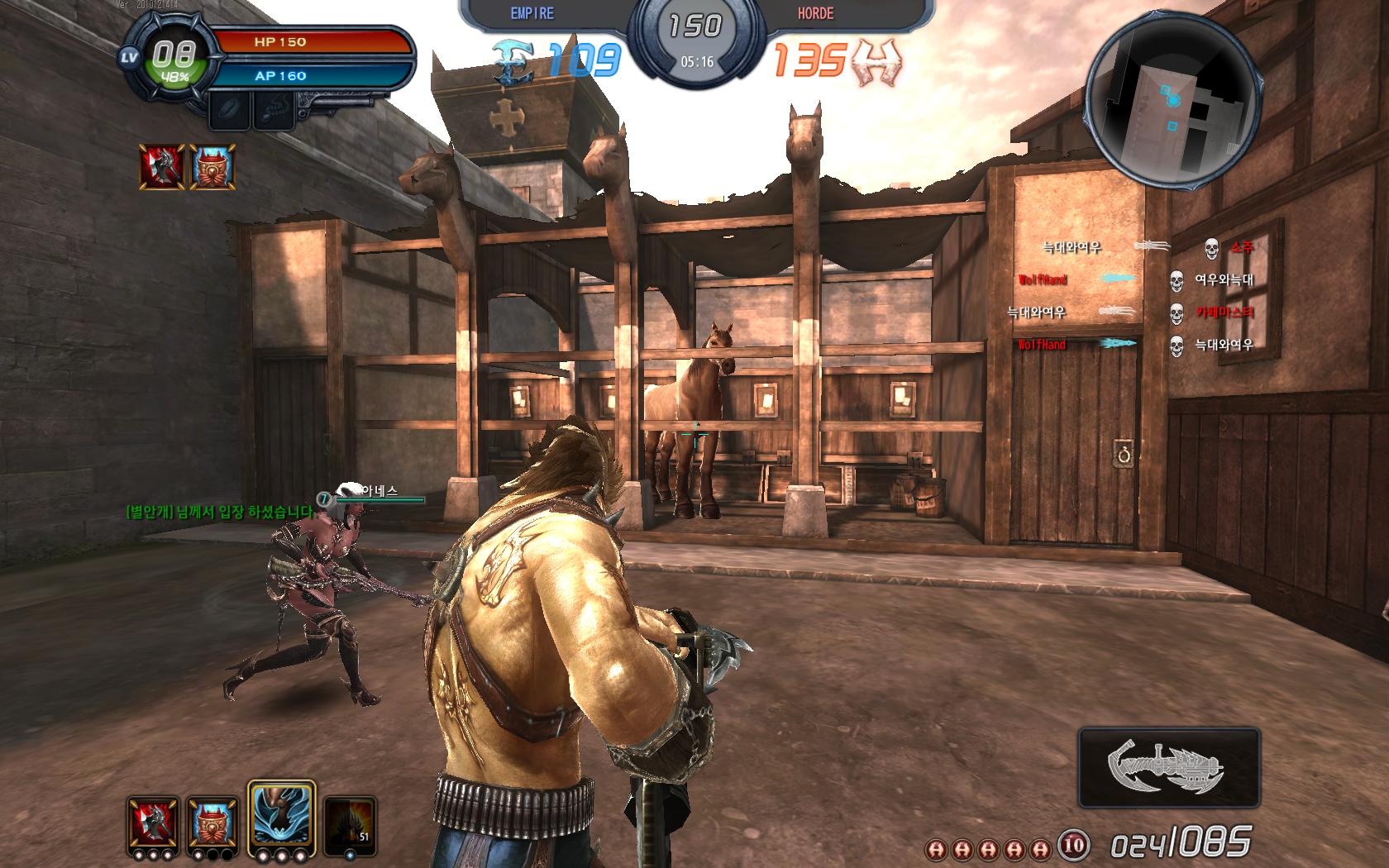This screenshot has height=868, width=1389.
Task: Click the axe buff icon below the level badge
Action: coord(161,166)
